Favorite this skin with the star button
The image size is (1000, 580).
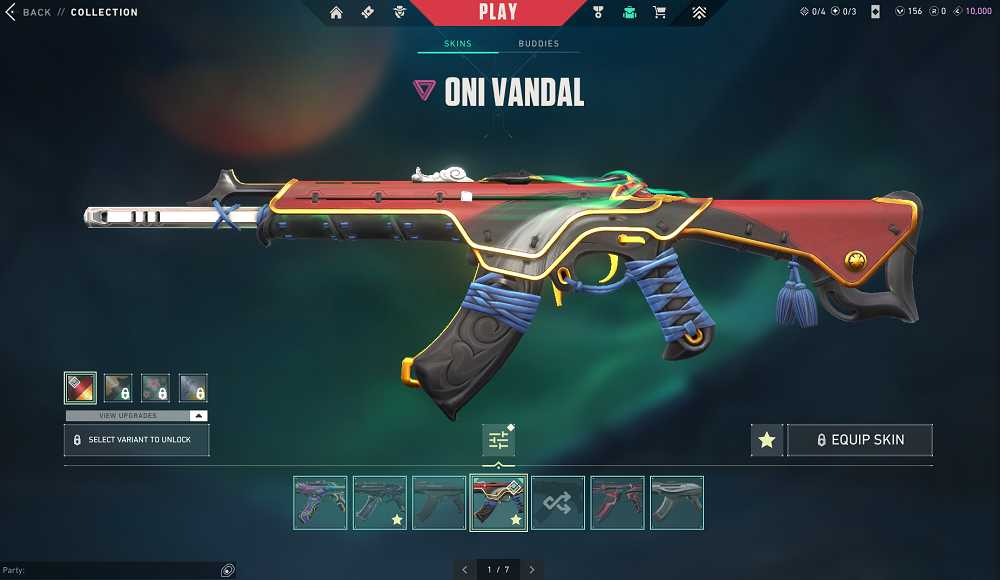[767, 440]
